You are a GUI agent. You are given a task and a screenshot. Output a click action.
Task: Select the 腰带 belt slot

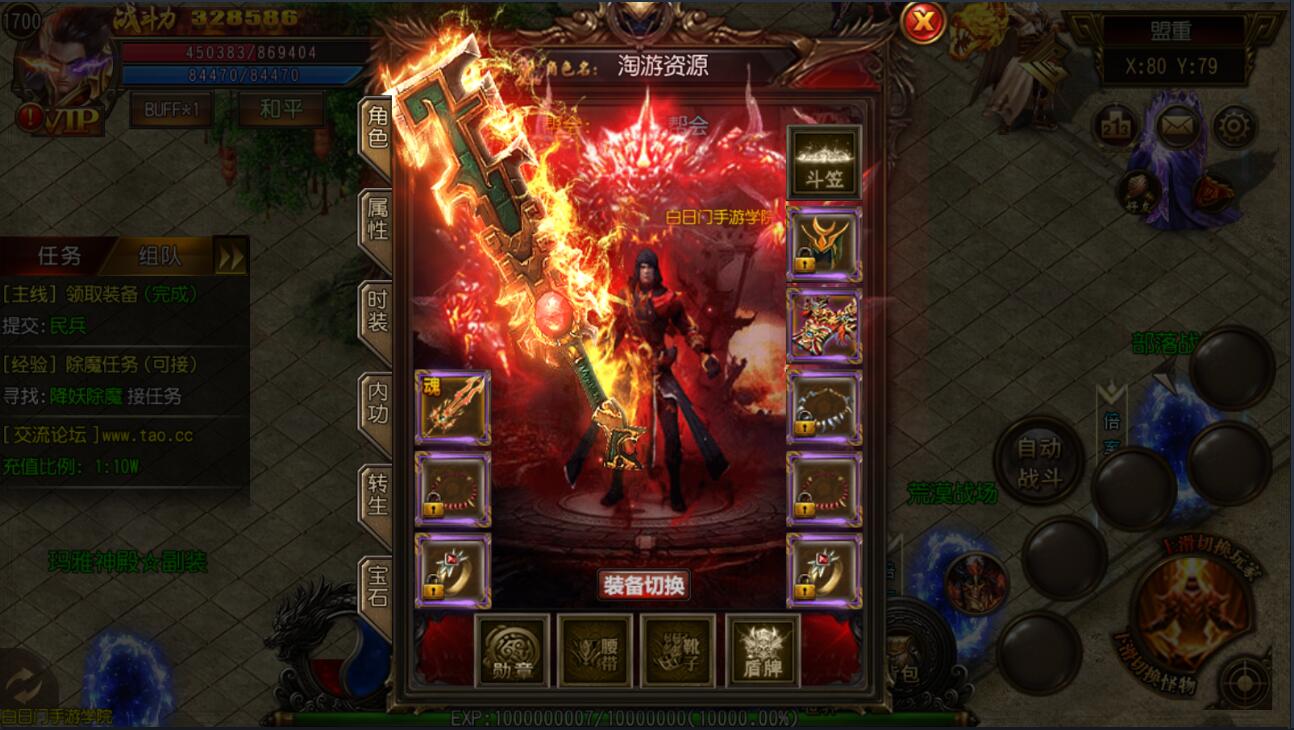pyautogui.click(x=595, y=651)
